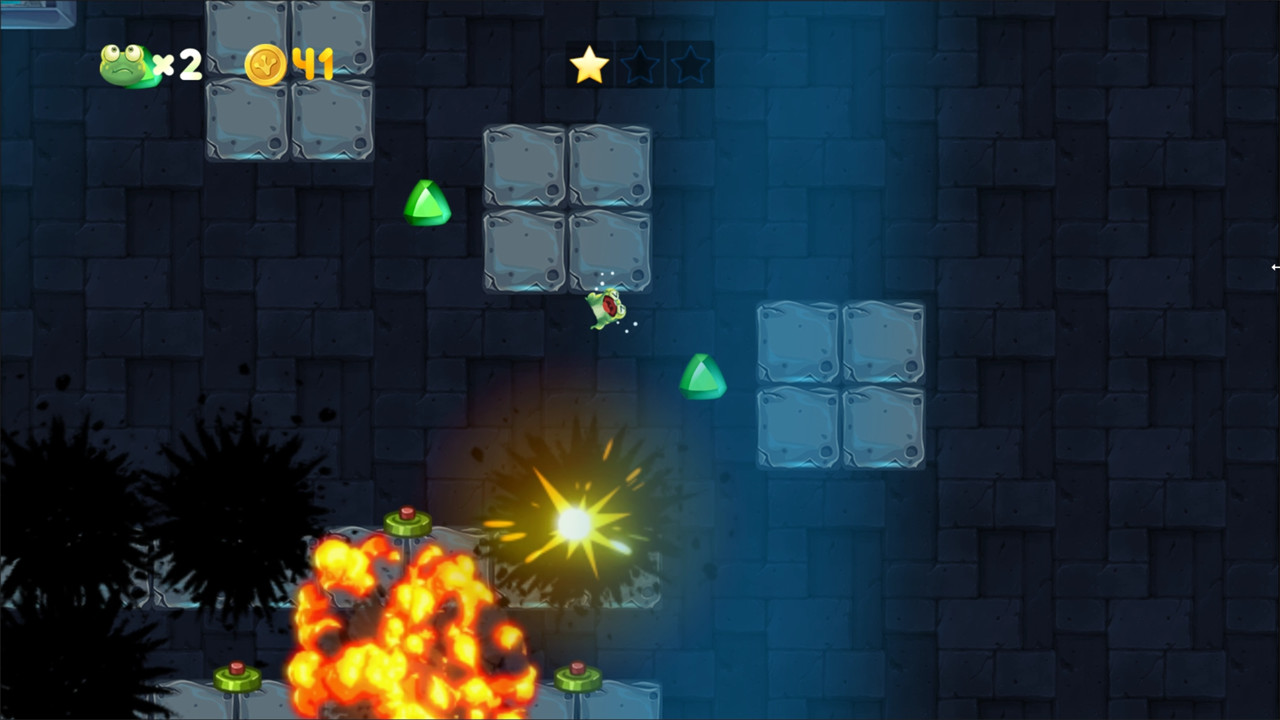Click the x2 lives label
Image resolution: width=1280 pixels, height=720 pixels.
180,66
